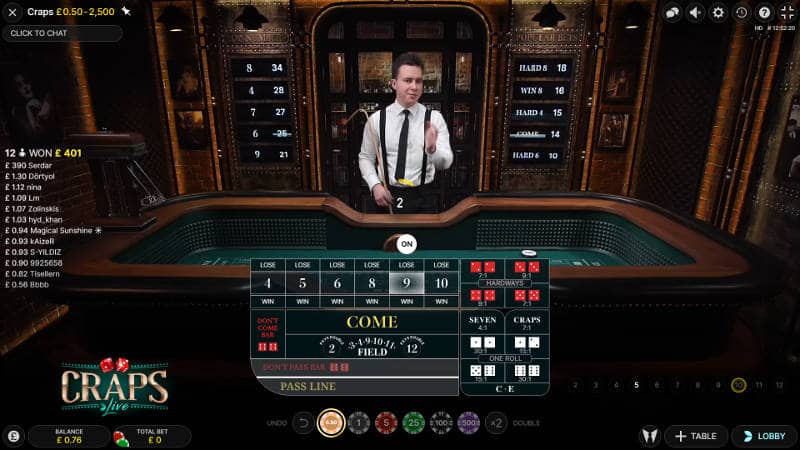Place a bet on the COME area
The image size is (800, 450).
tap(371, 322)
